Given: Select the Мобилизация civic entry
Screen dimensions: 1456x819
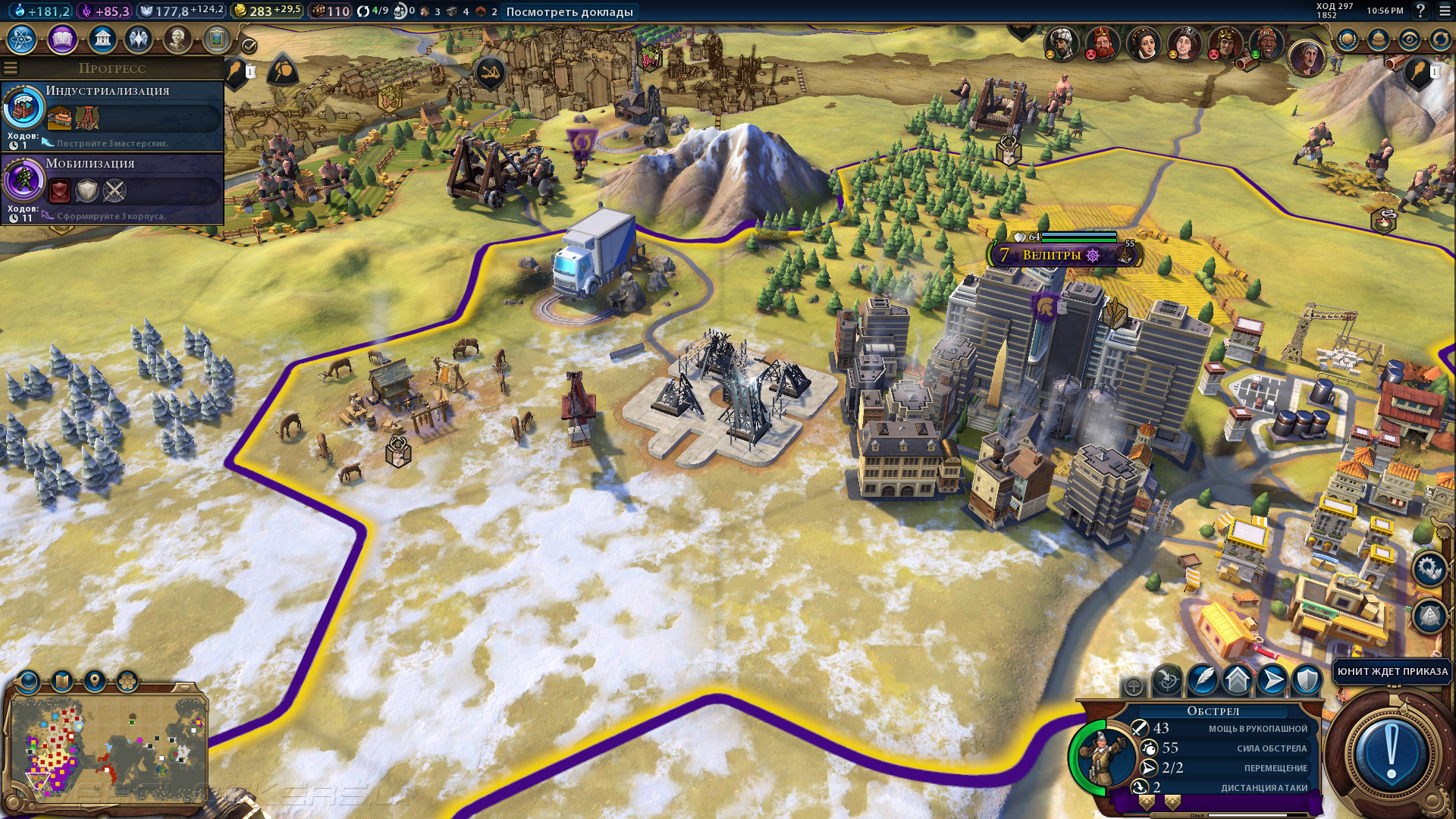Looking at the screenshot, I should click(112, 188).
